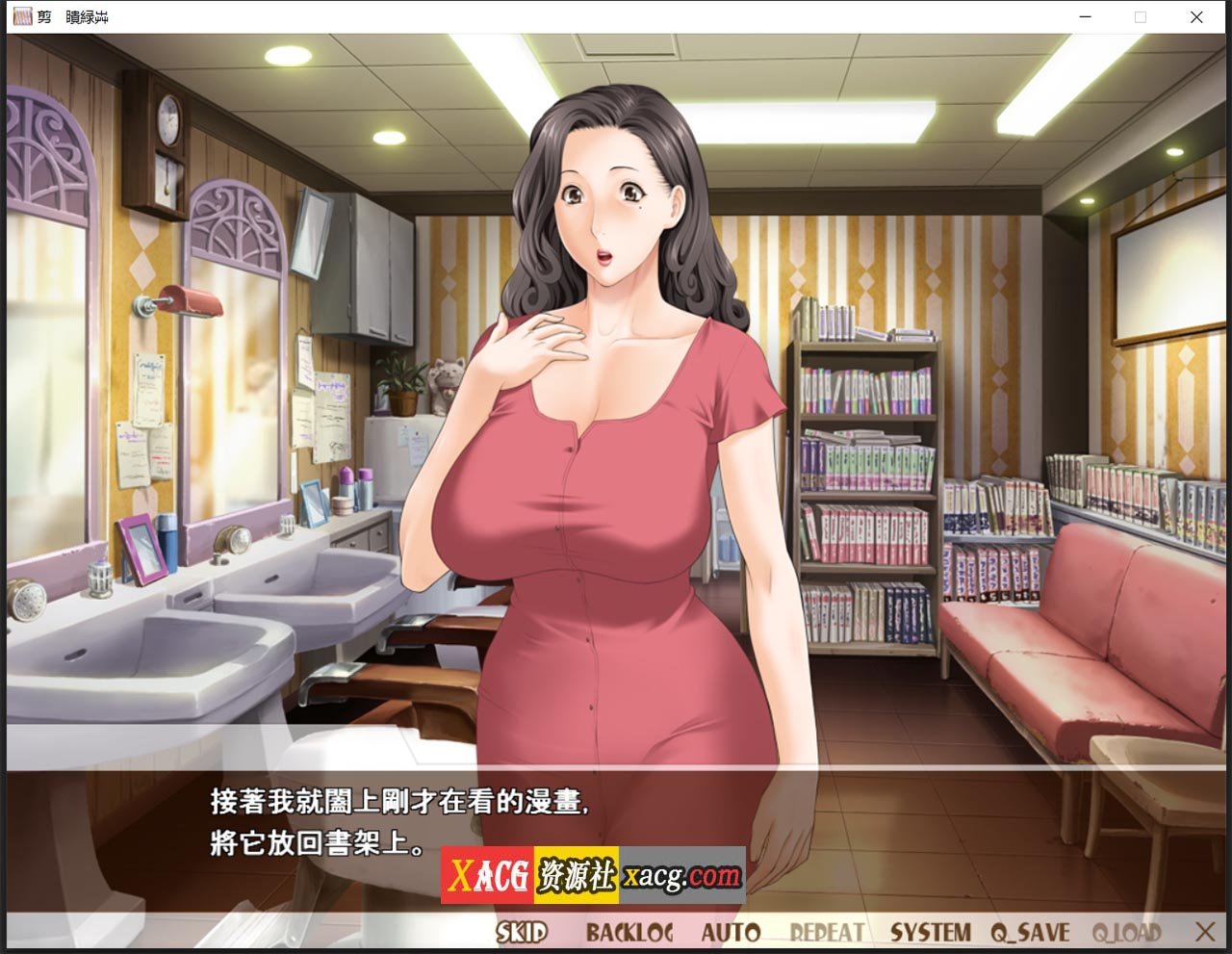
Task: Minimize the game window
Action: [1085, 17]
